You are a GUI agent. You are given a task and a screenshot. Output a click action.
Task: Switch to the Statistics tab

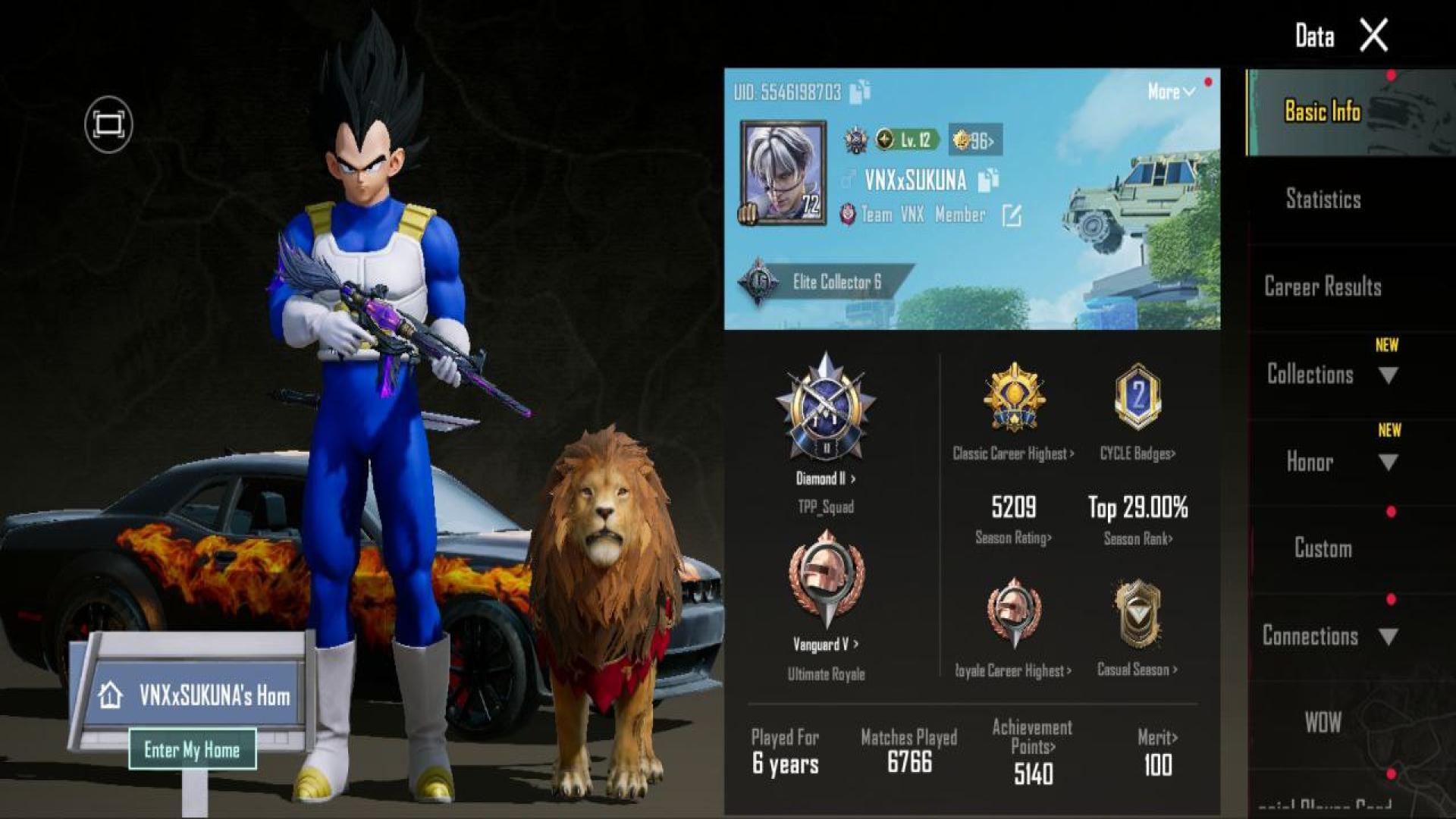pyautogui.click(x=1323, y=199)
